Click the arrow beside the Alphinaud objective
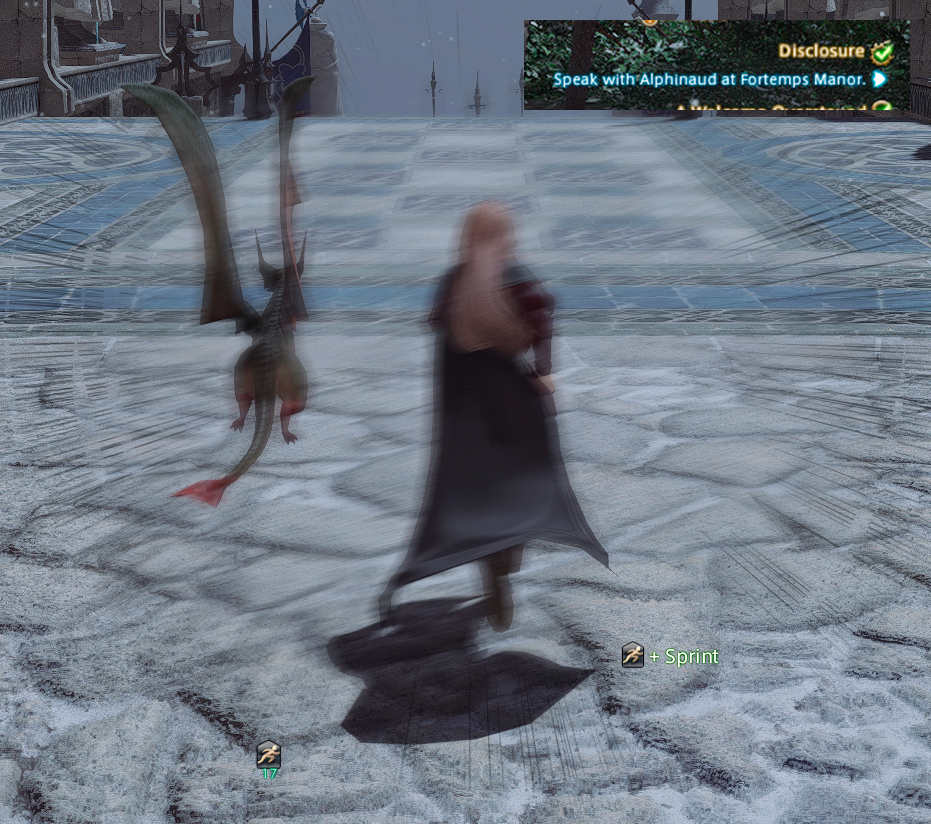 point(880,79)
